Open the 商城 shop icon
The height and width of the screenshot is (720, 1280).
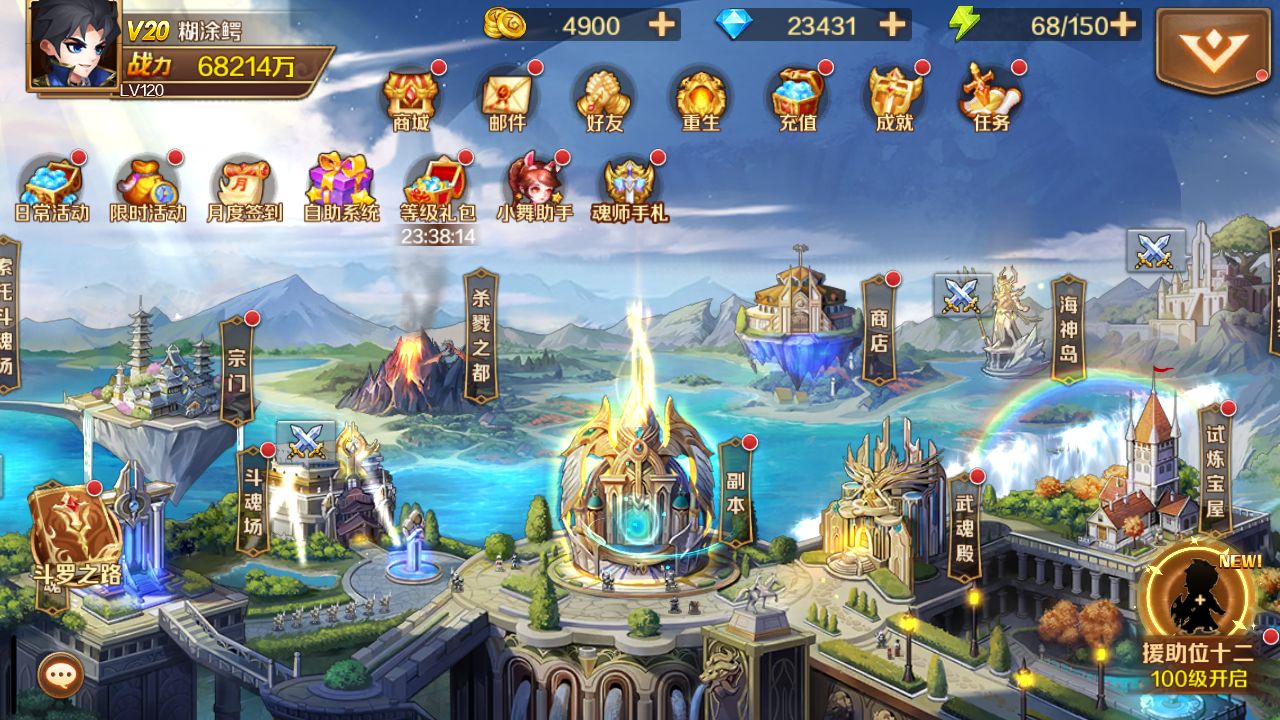pyautogui.click(x=411, y=100)
